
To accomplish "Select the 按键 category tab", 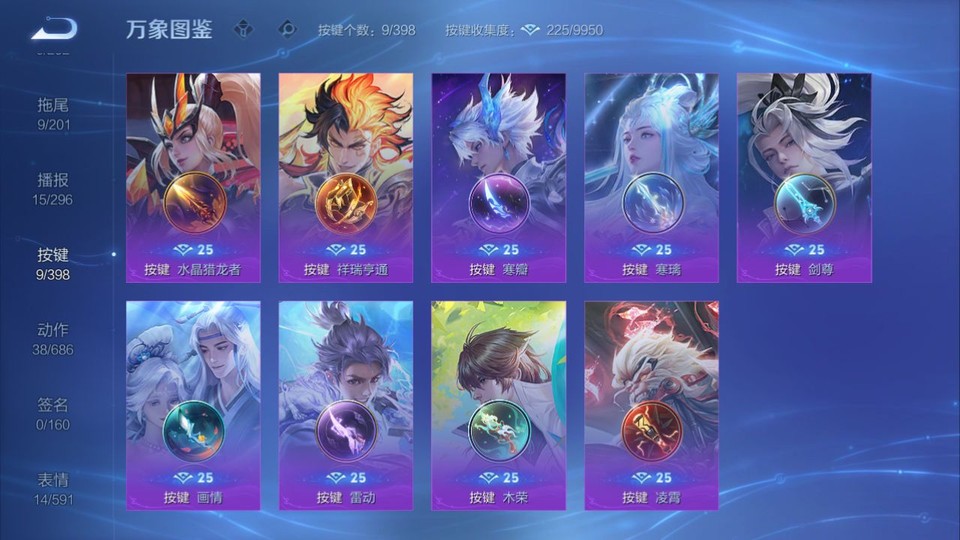I will [54, 263].
